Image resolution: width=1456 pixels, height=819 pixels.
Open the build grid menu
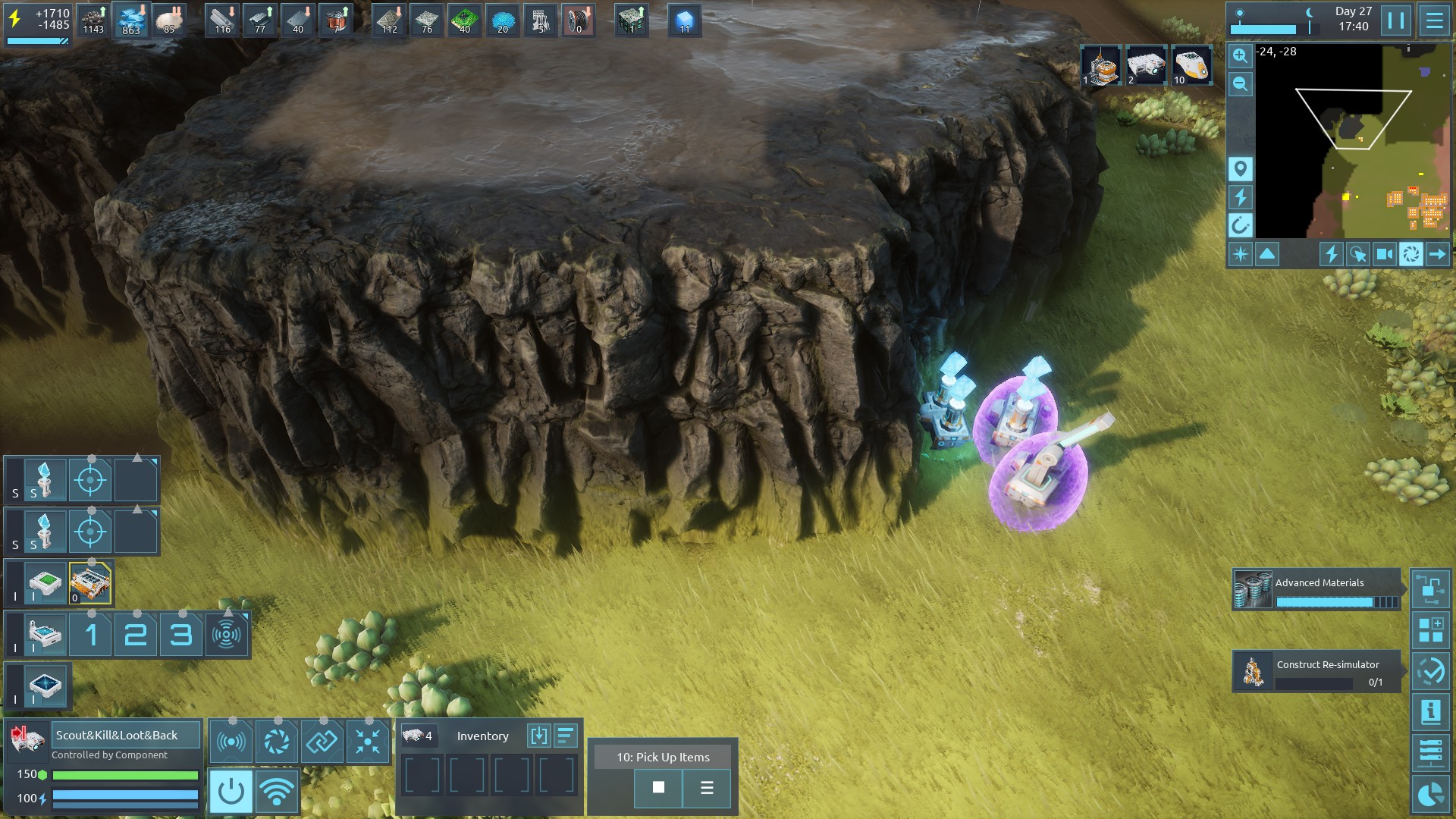coord(1430,630)
